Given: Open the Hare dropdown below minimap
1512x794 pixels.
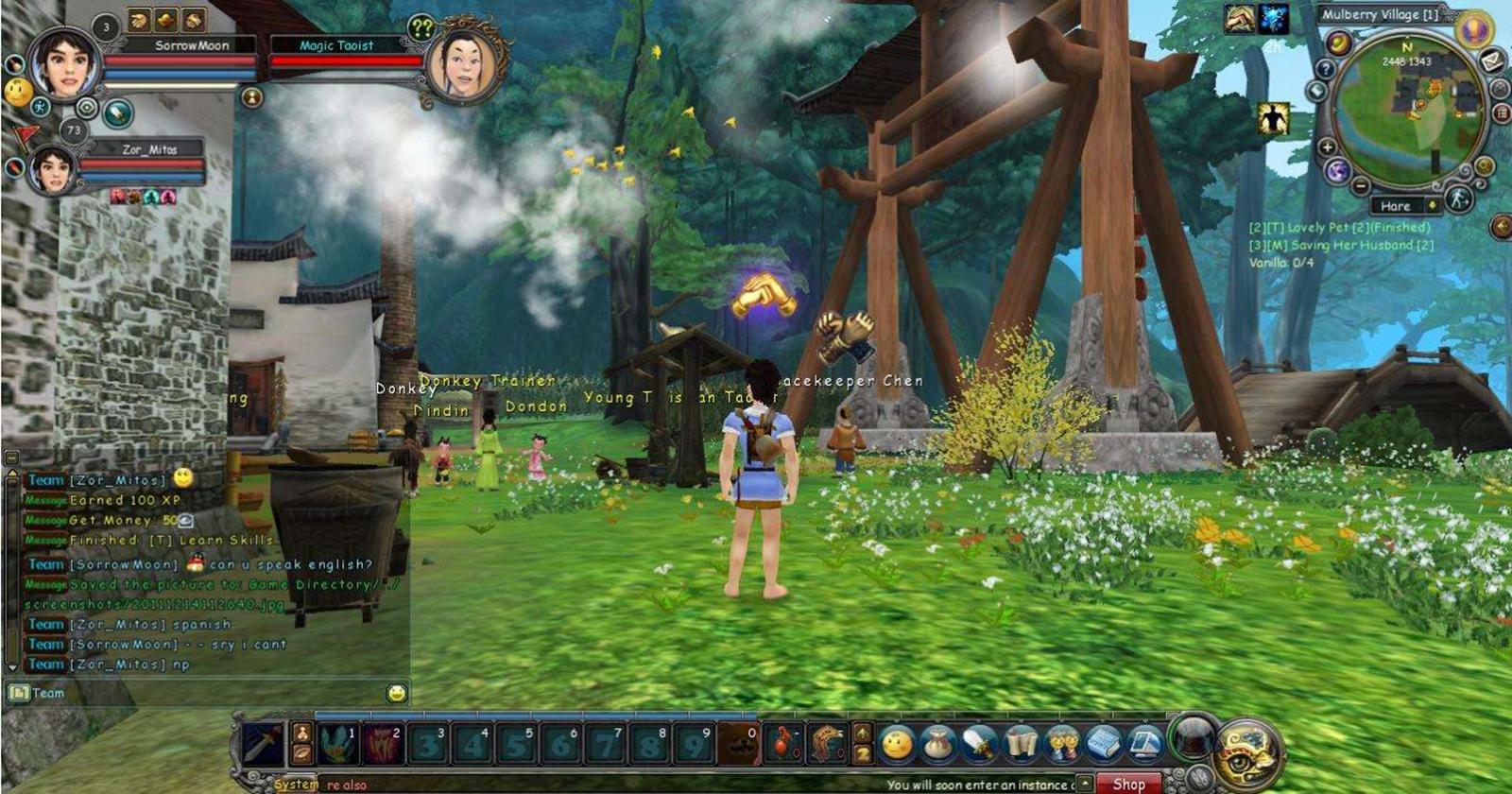Looking at the screenshot, I should [x=1433, y=205].
